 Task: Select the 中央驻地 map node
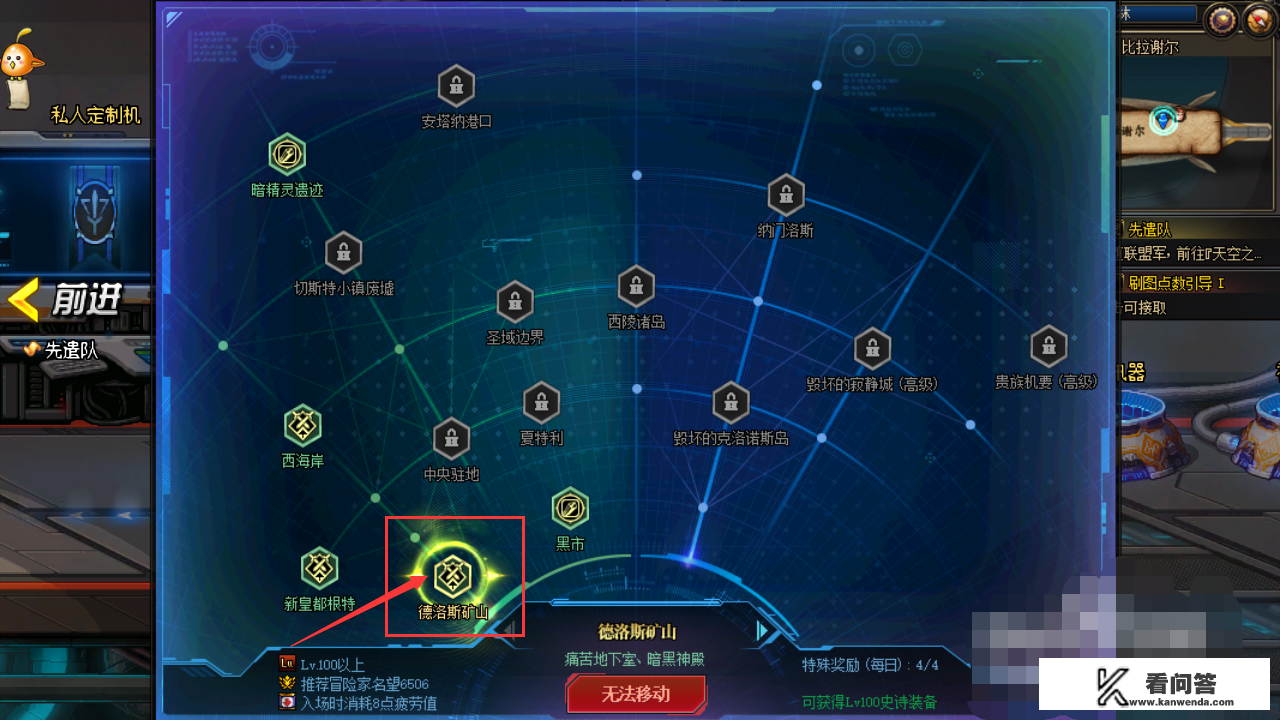(451, 438)
